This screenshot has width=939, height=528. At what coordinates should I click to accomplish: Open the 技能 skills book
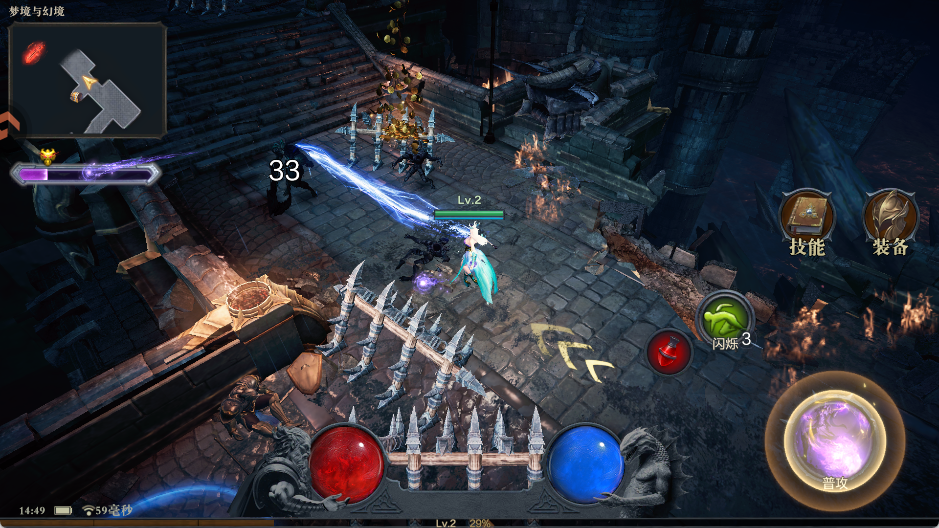click(x=807, y=217)
